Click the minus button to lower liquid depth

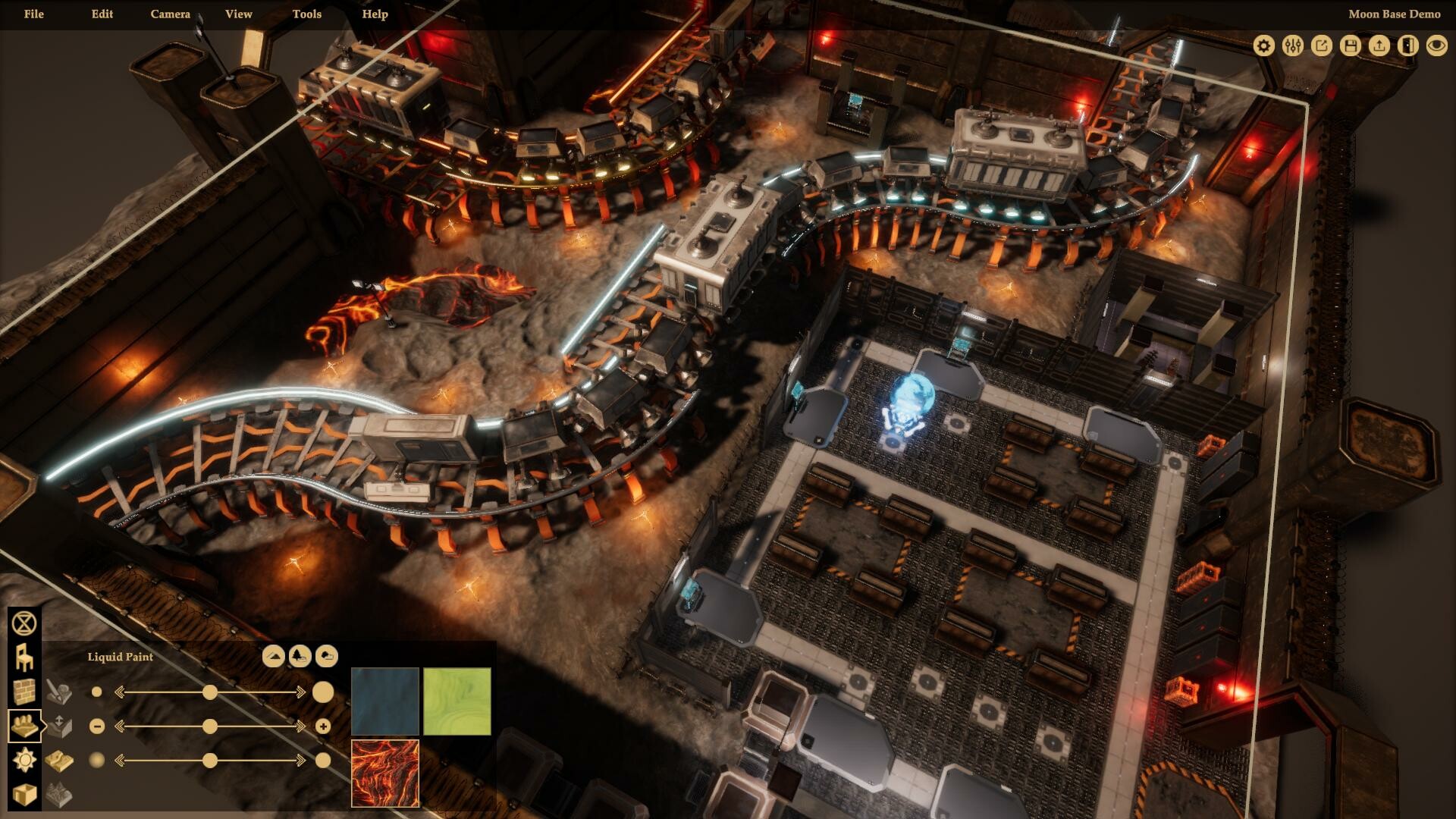pyautogui.click(x=96, y=726)
